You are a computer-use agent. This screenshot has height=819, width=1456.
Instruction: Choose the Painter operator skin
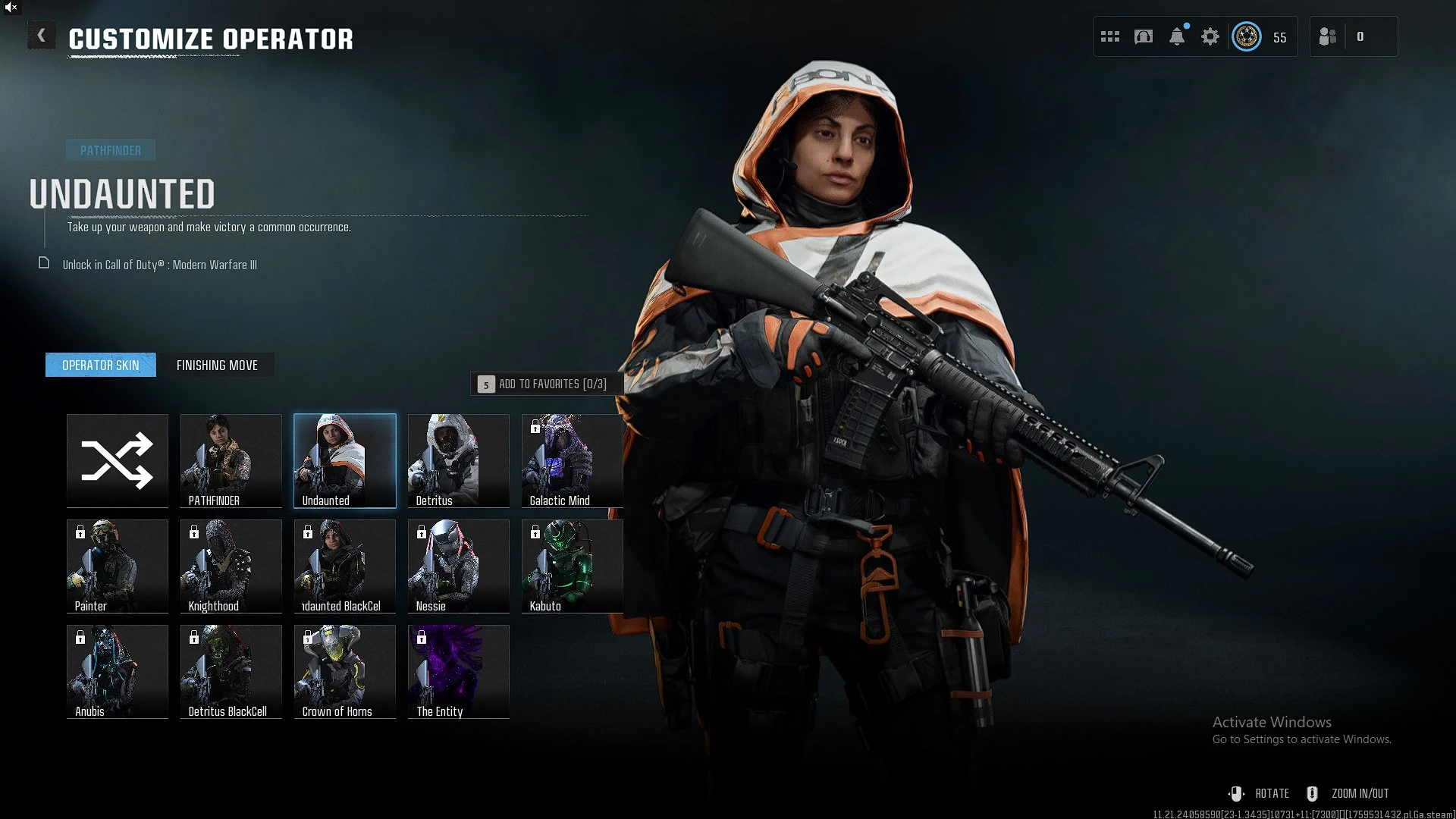click(x=118, y=566)
